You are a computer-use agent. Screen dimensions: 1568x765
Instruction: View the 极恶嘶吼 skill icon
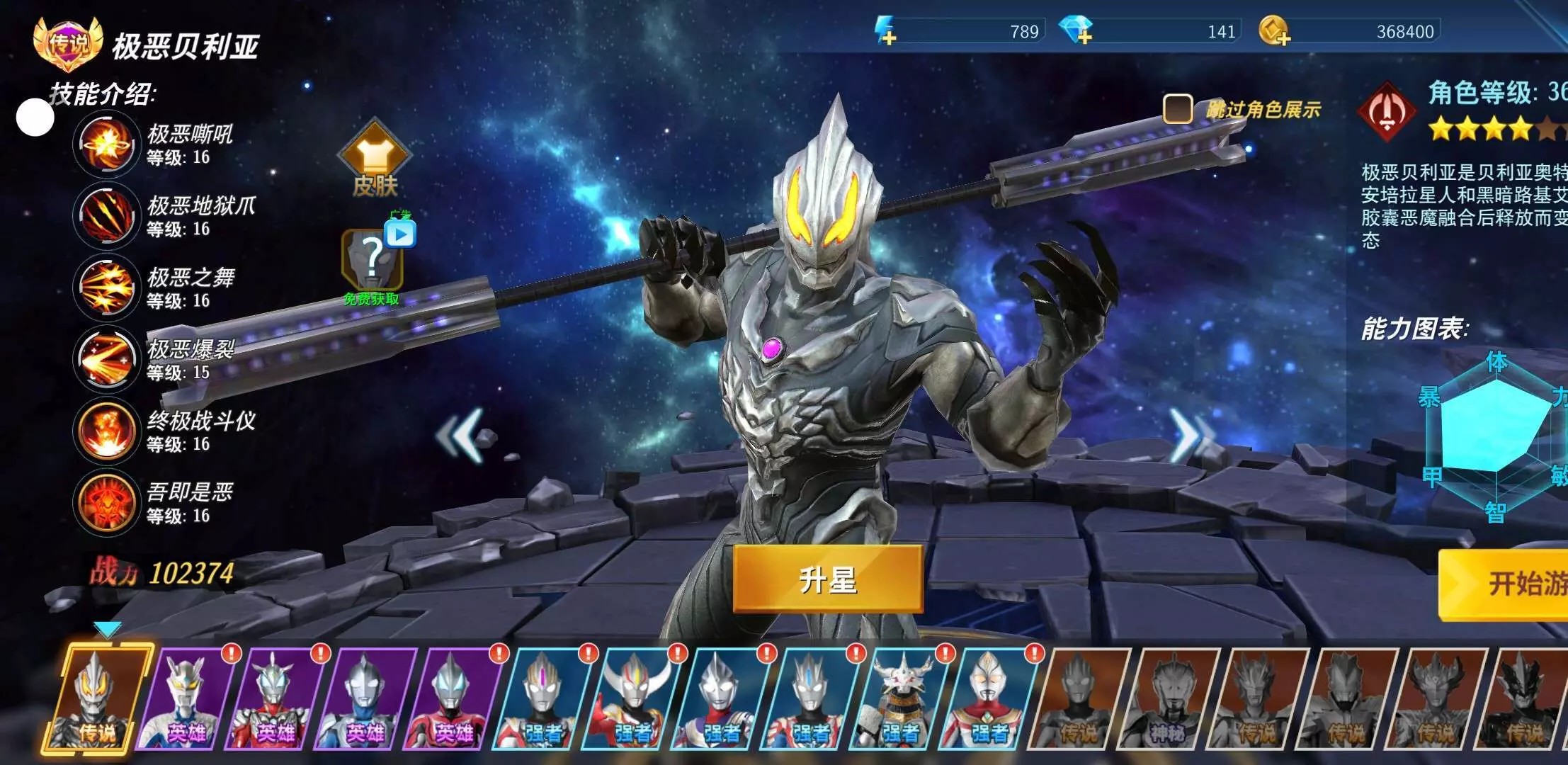pos(106,144)
